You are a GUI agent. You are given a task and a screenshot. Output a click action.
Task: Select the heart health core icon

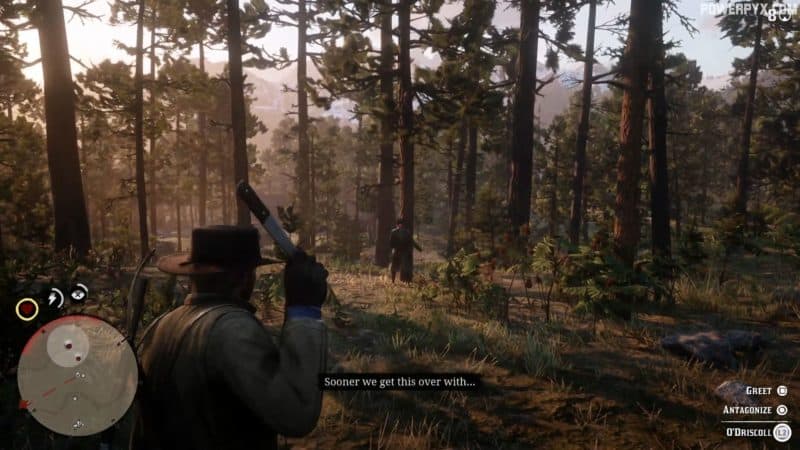tap(27, 309)
